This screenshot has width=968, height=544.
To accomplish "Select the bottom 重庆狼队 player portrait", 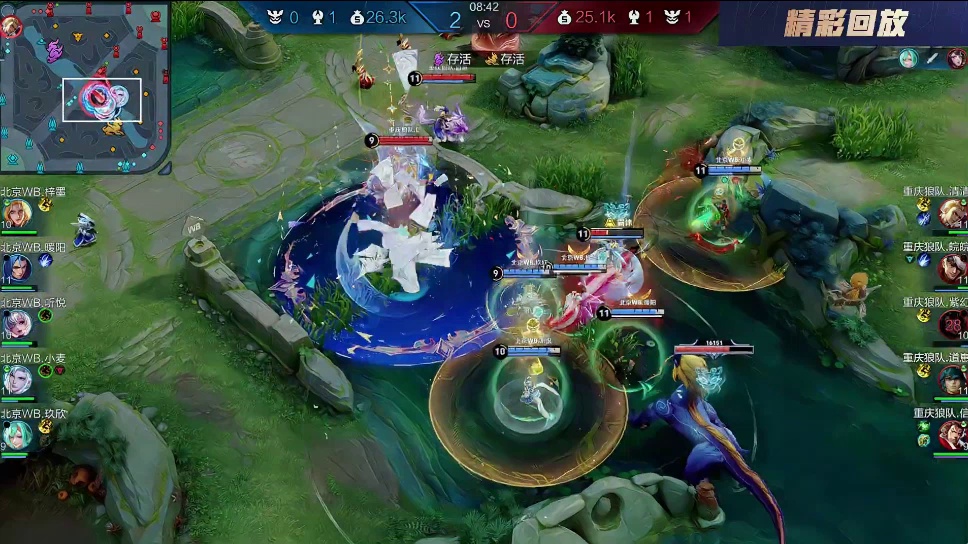I will tap(951, 436).
